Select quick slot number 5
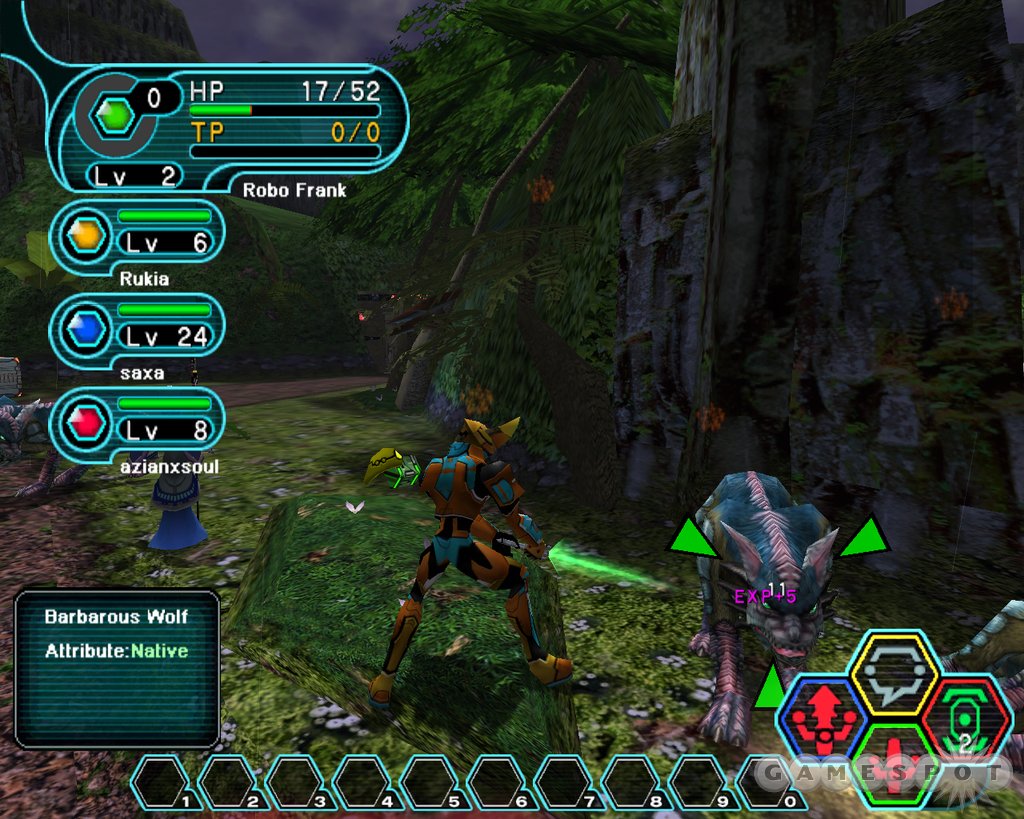The height and width of the screenshot is (819, 1024). [x=430, y=782]
